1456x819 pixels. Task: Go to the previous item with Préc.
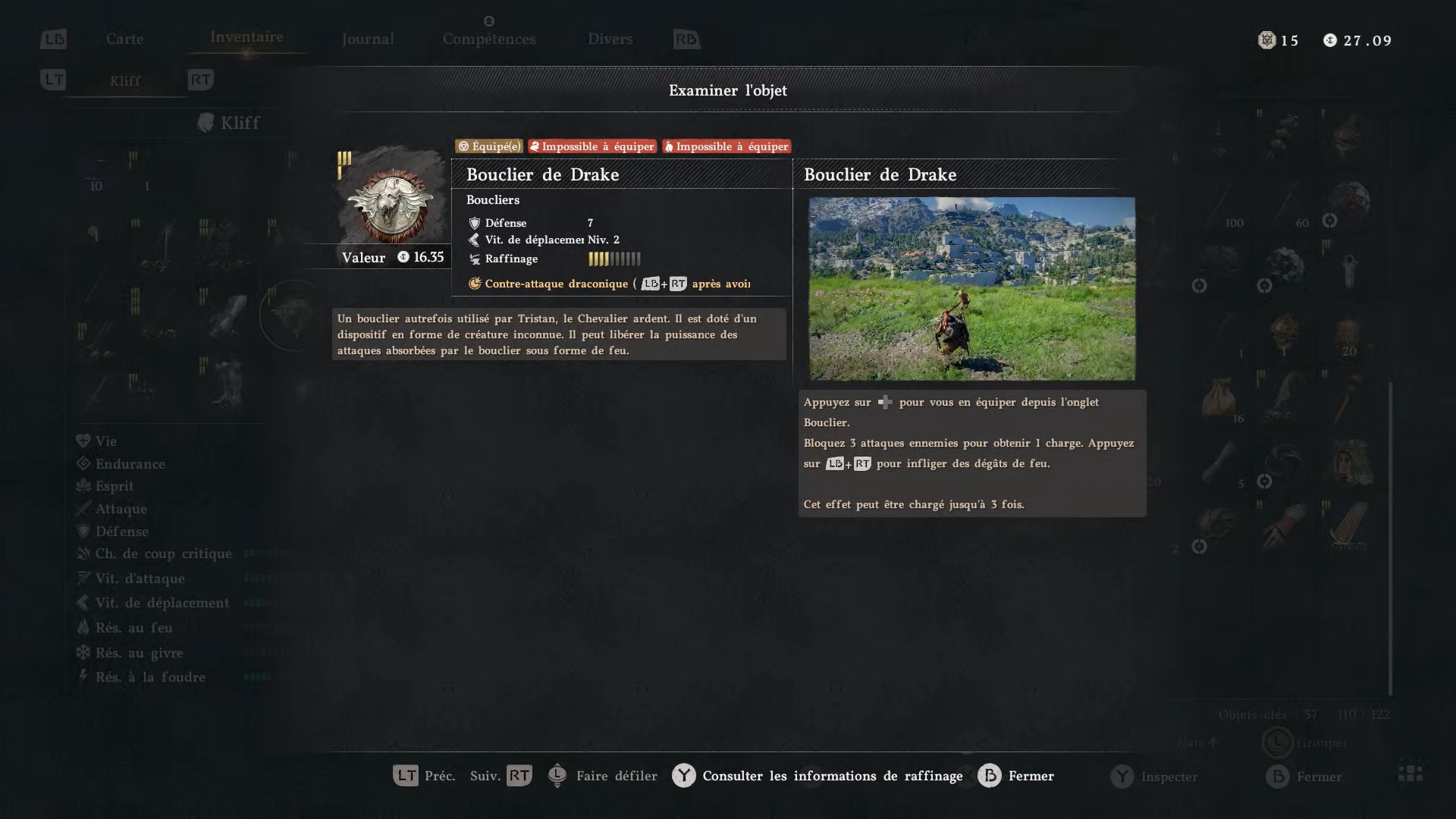424,776
